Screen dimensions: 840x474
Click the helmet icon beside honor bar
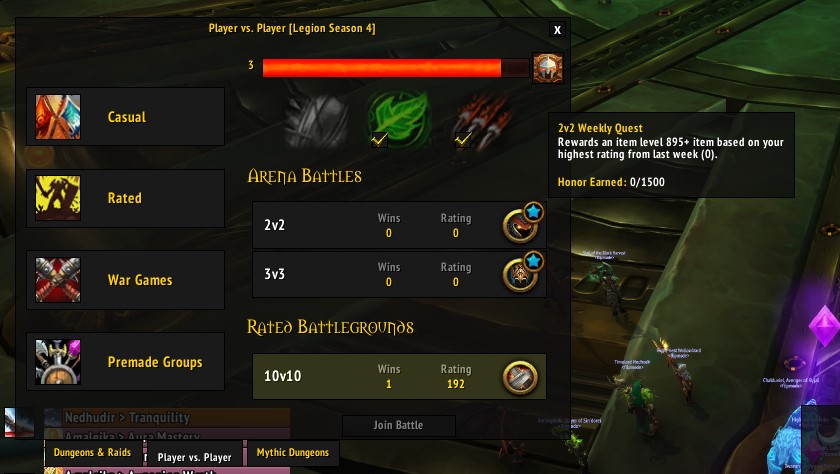tap(547, 68)
